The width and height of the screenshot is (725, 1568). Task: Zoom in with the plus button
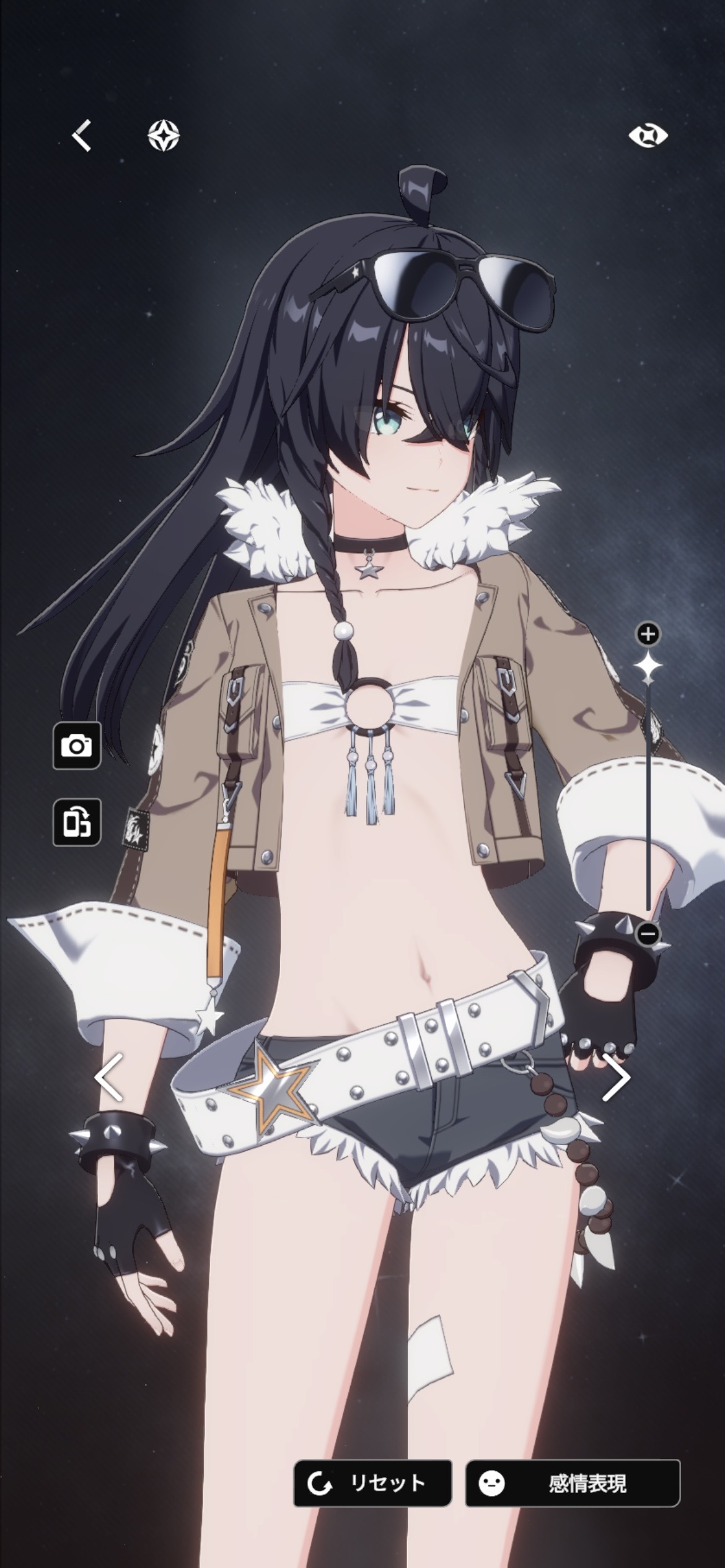coord(648,634)
